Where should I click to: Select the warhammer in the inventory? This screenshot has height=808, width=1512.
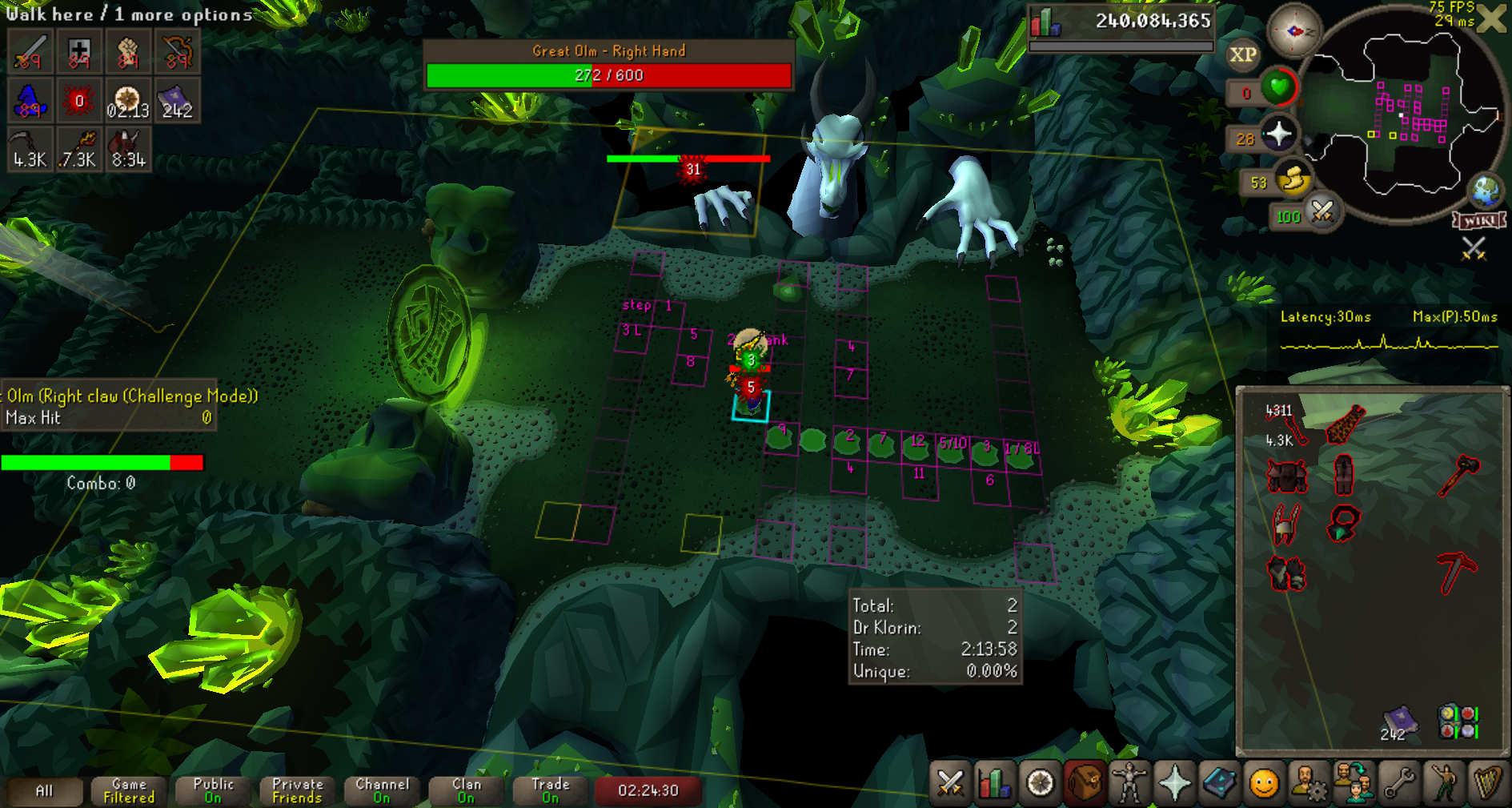click(1458, 475)
